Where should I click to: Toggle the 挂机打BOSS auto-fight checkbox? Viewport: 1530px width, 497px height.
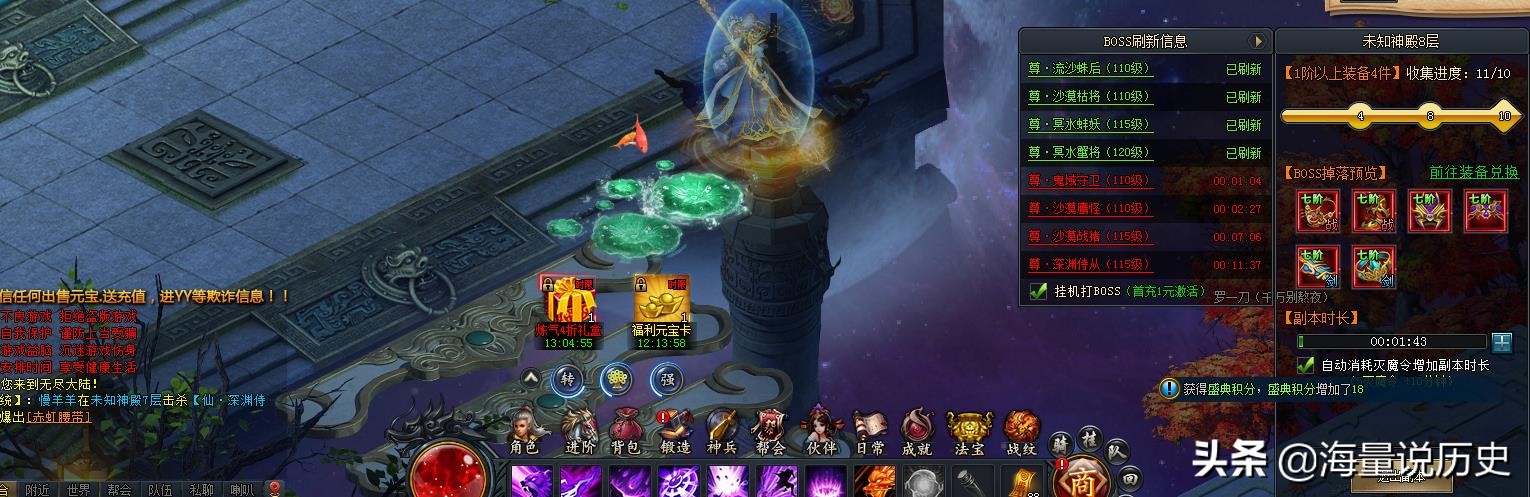1039,292
